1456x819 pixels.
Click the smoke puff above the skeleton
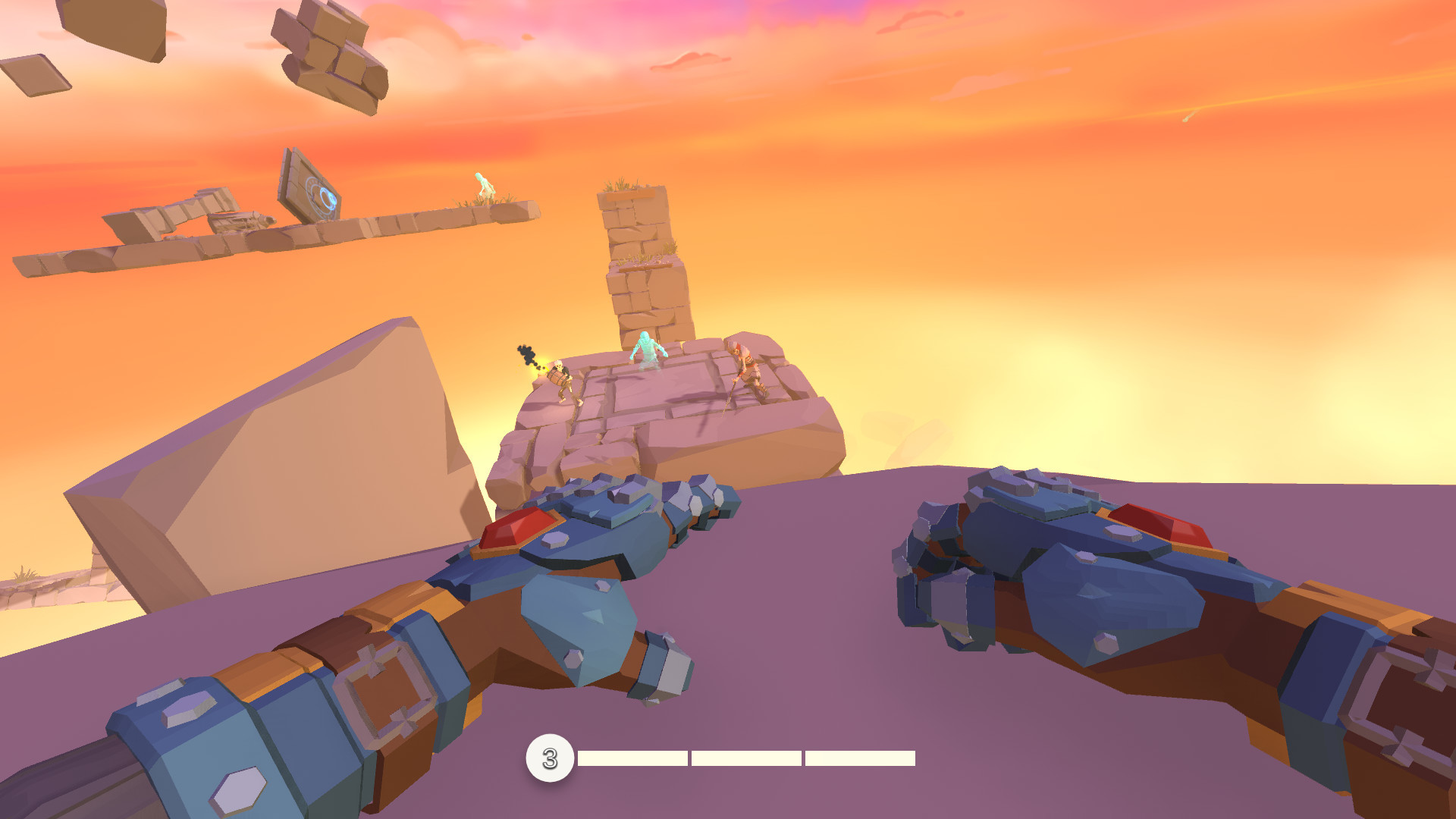pyautogui.click(x=526, y=353)
